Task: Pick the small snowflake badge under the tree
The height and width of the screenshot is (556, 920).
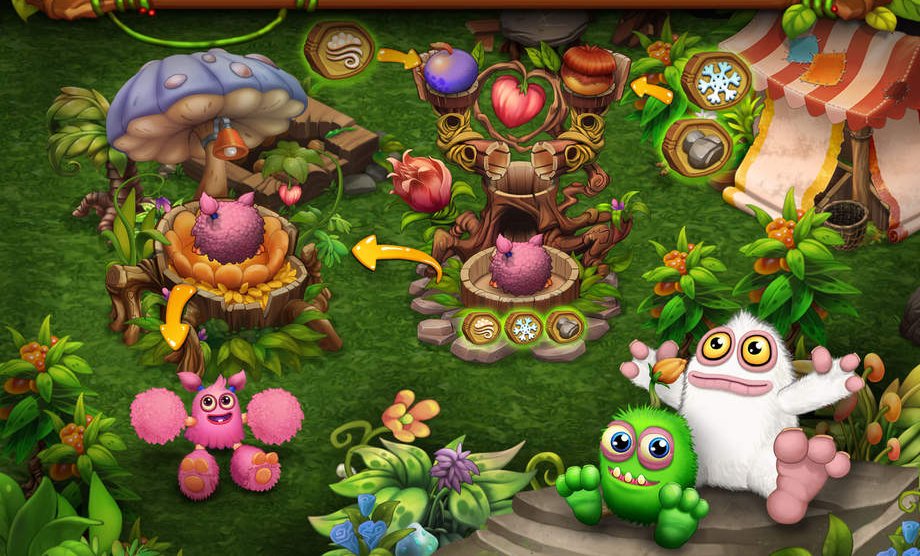Action: click(523, 327)
